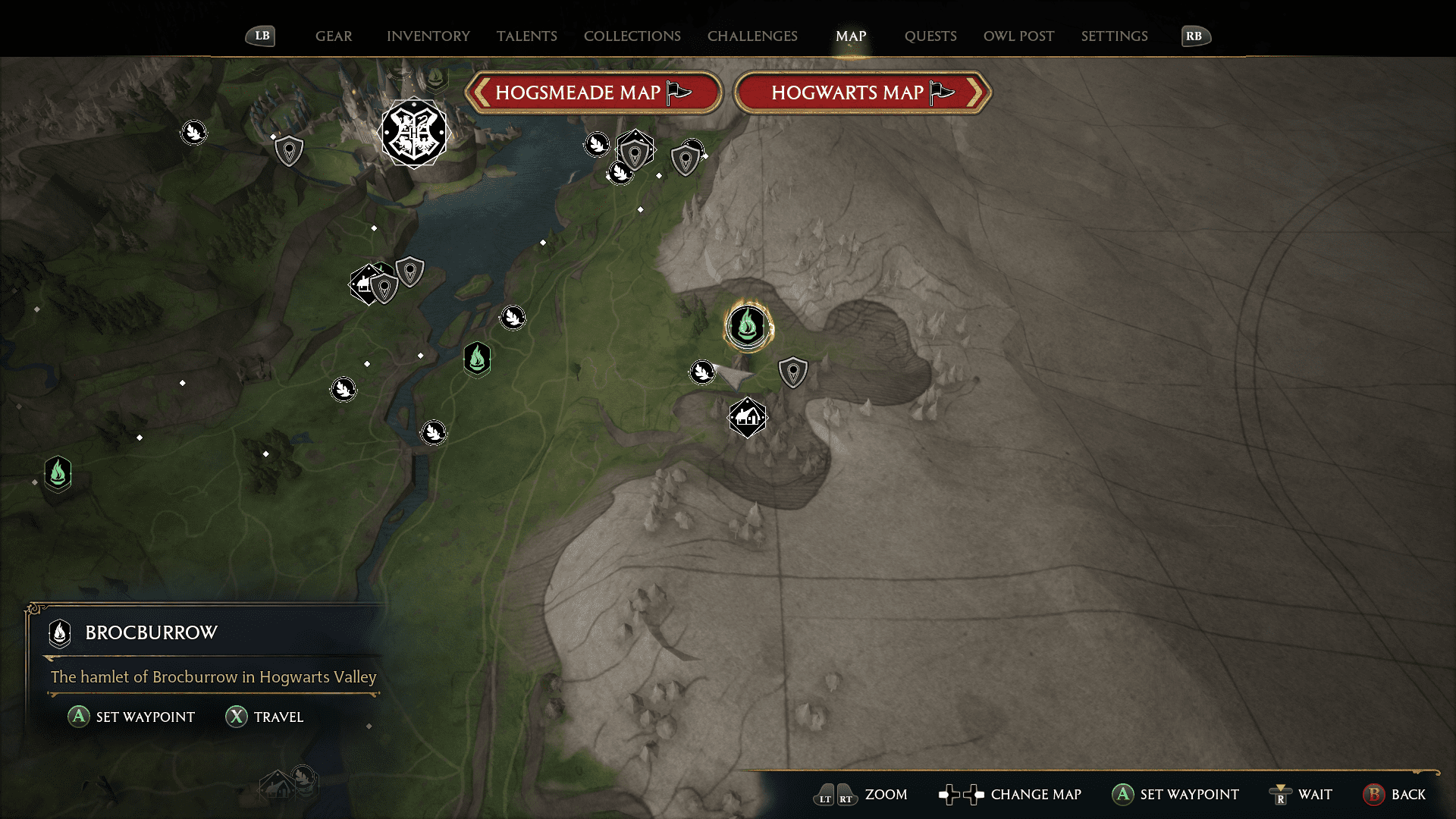This screenshot has height=819, width=1456.
Task: Open the Collections screen
Action: point(632,36)
